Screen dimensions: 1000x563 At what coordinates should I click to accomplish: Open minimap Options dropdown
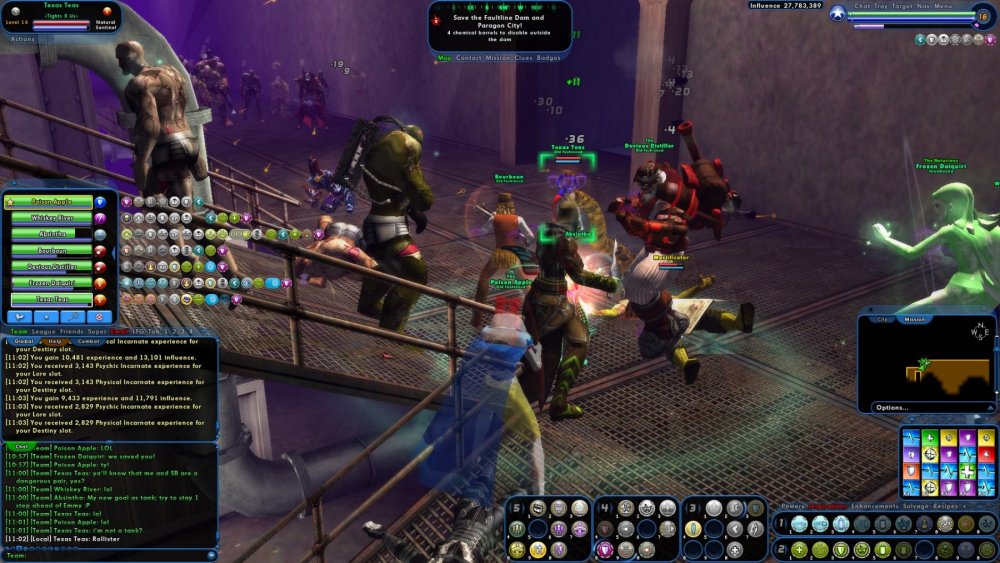[892, 407]
